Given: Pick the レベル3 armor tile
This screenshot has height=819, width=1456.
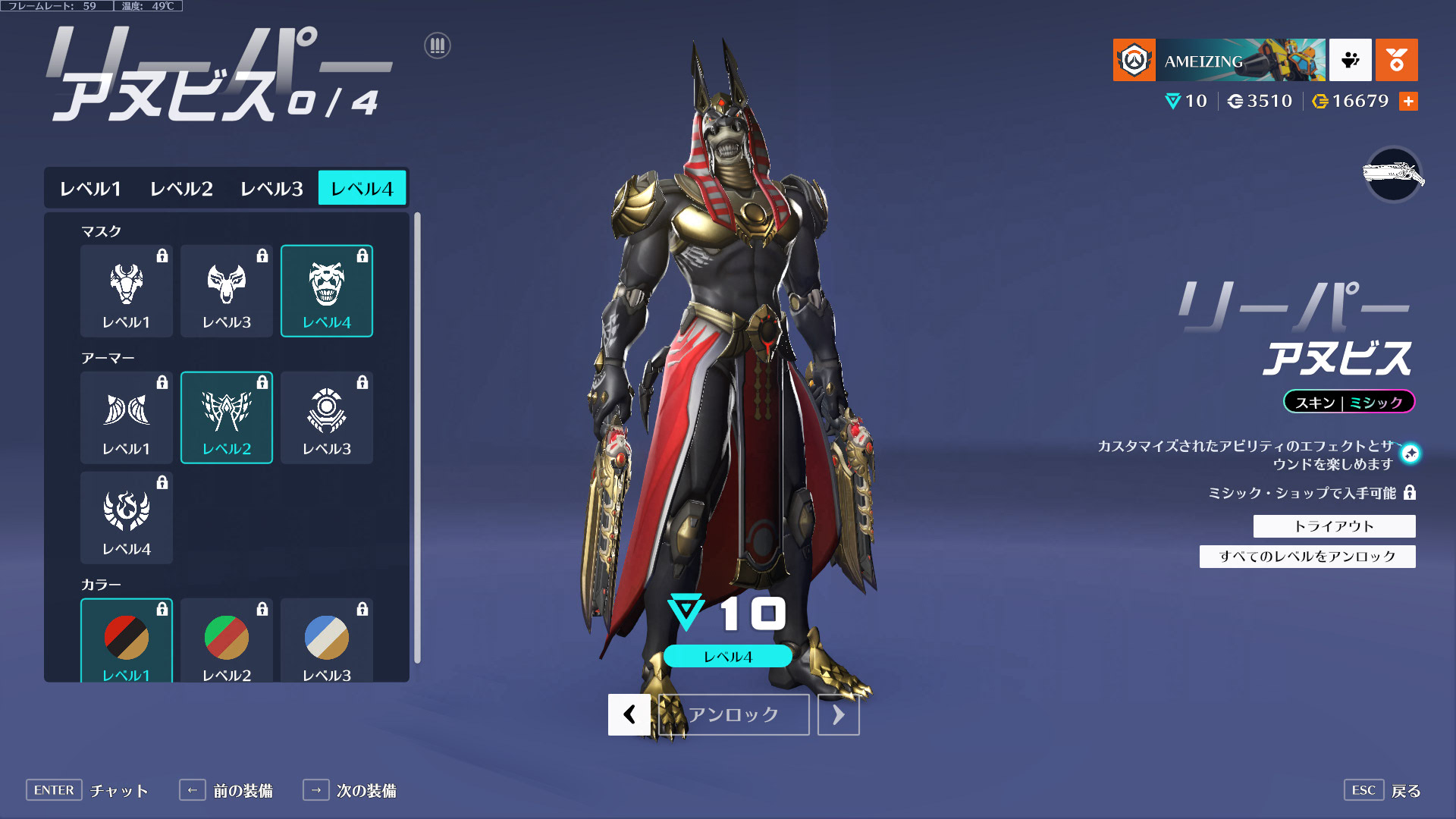Looking at the screenshot, I should tap(327, 417).
